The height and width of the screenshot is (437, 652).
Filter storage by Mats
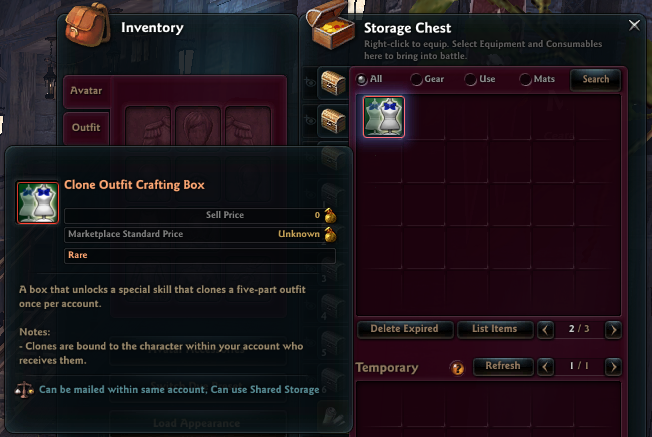click(x=524, y=79)
